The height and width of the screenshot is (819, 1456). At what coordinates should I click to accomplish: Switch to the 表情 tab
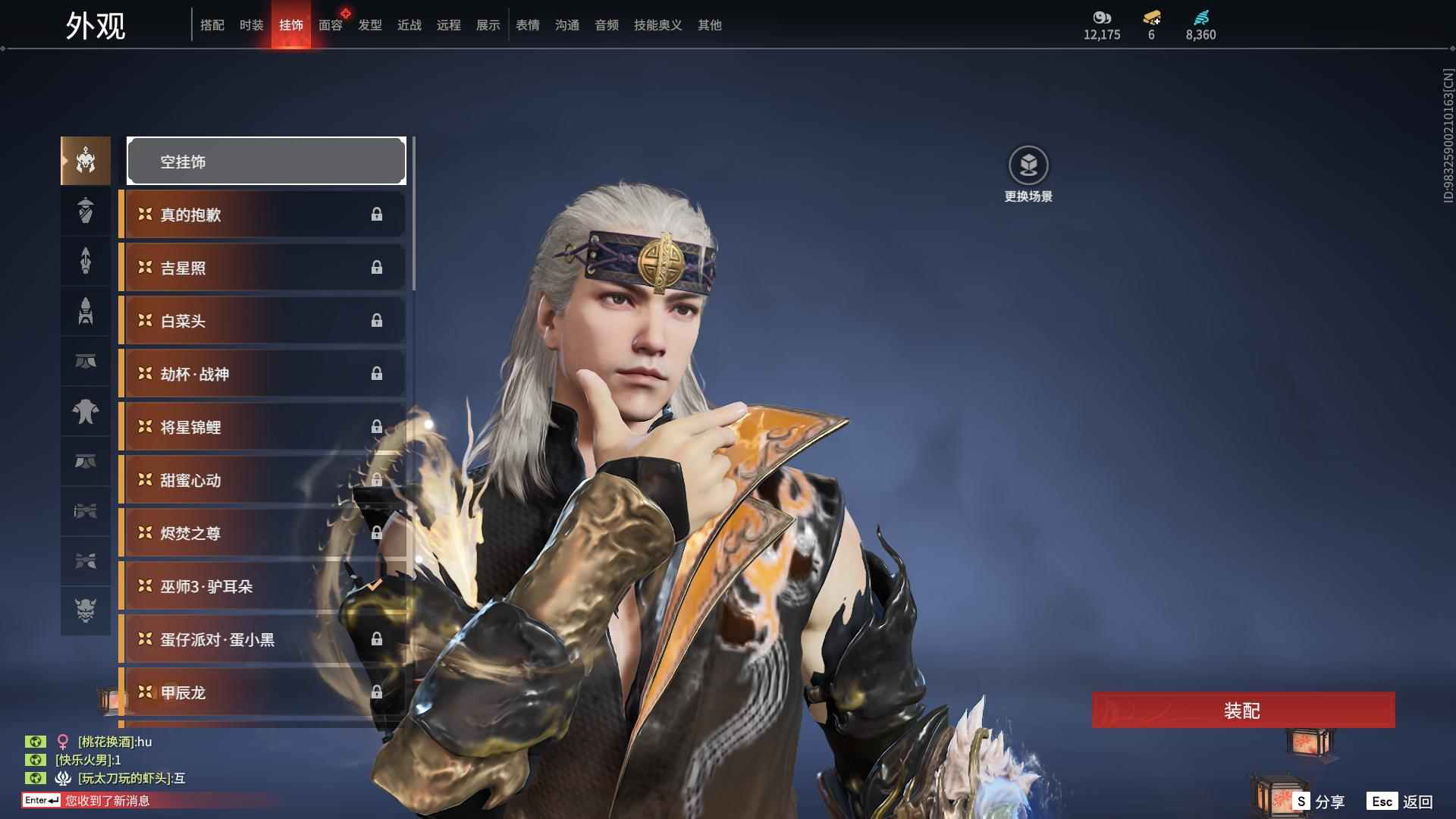(527, 25)
